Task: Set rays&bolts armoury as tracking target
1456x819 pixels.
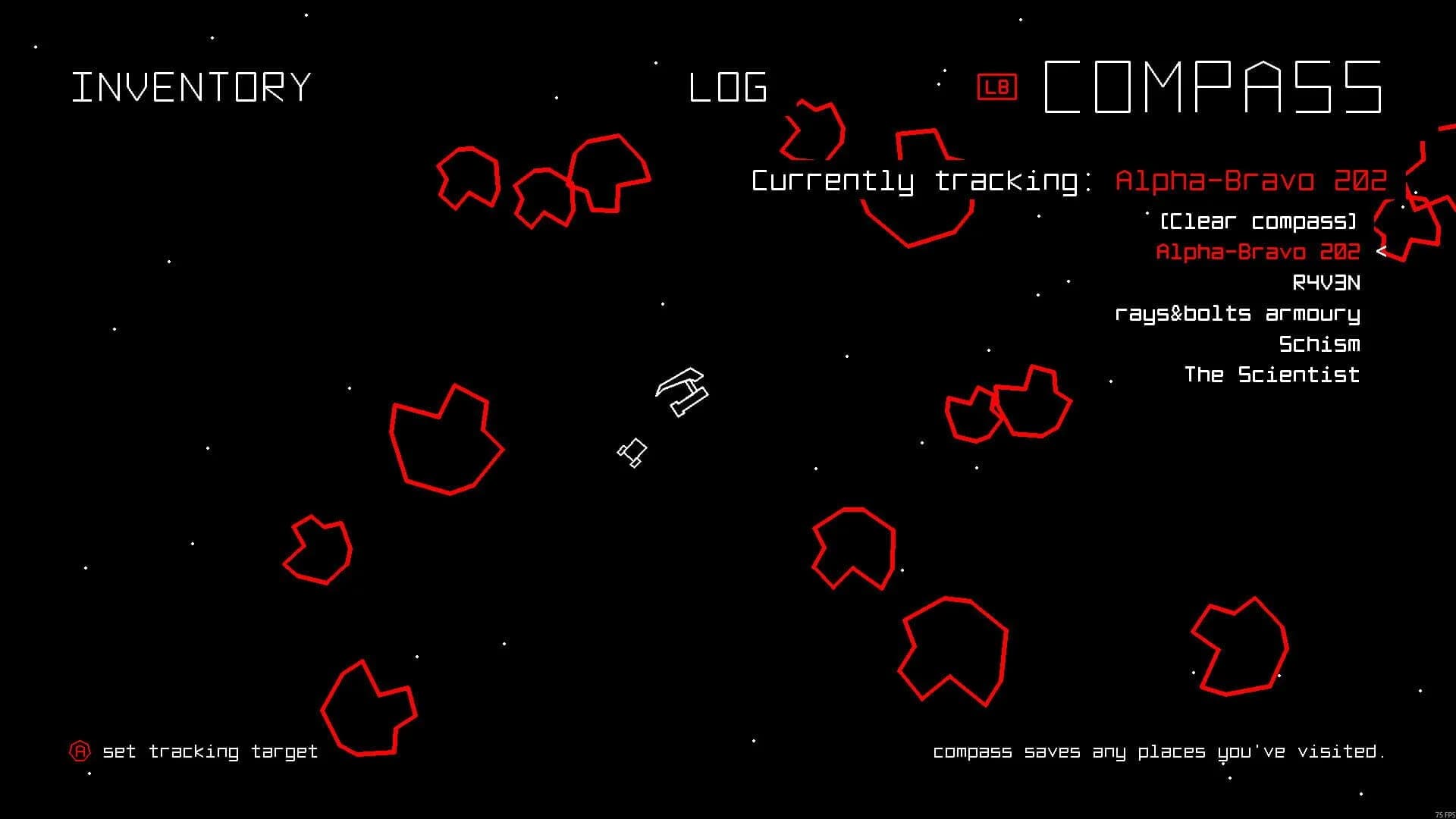Action: coord(1238,313)
